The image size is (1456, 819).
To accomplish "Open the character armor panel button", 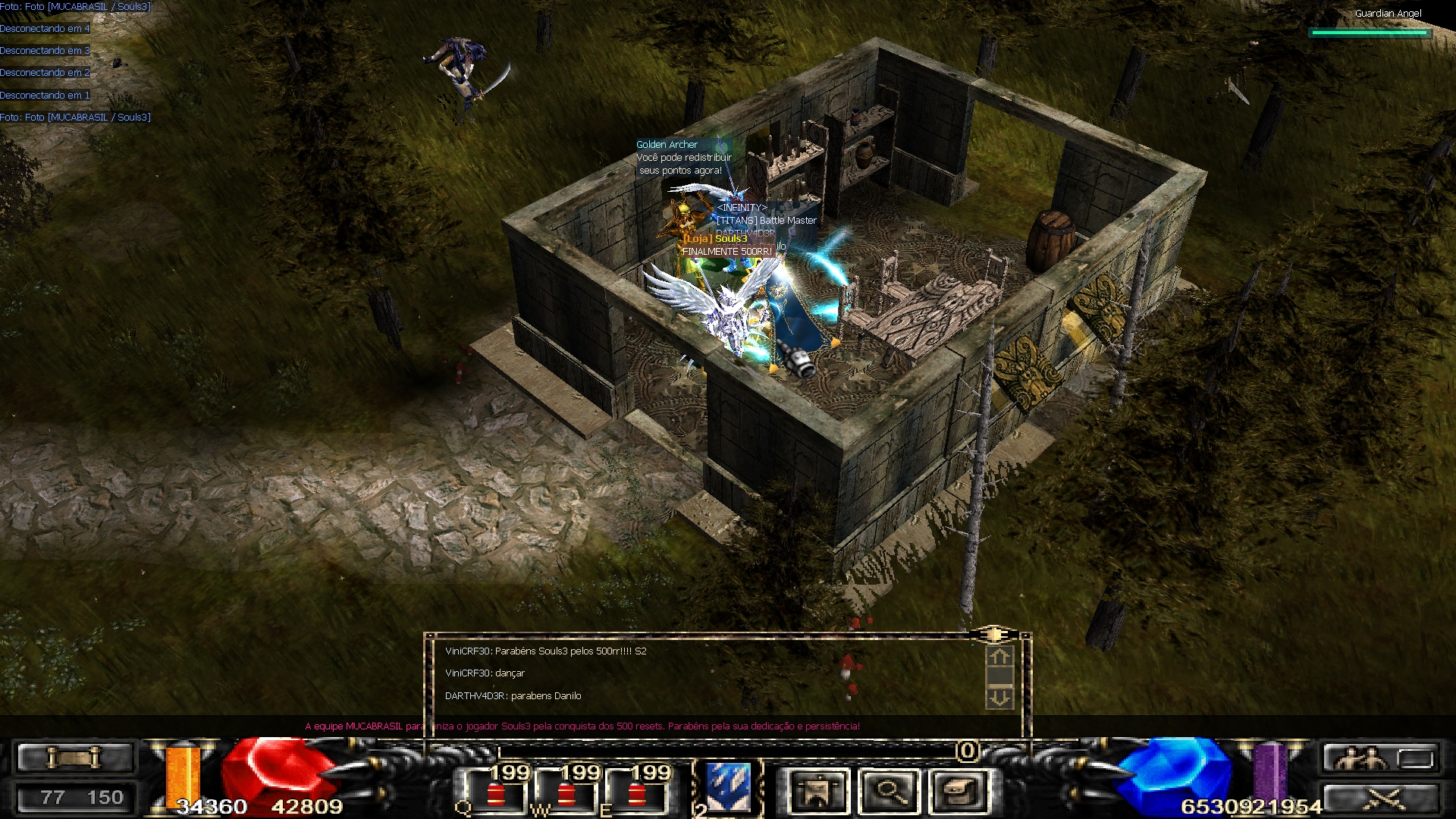I will point(817,791).
